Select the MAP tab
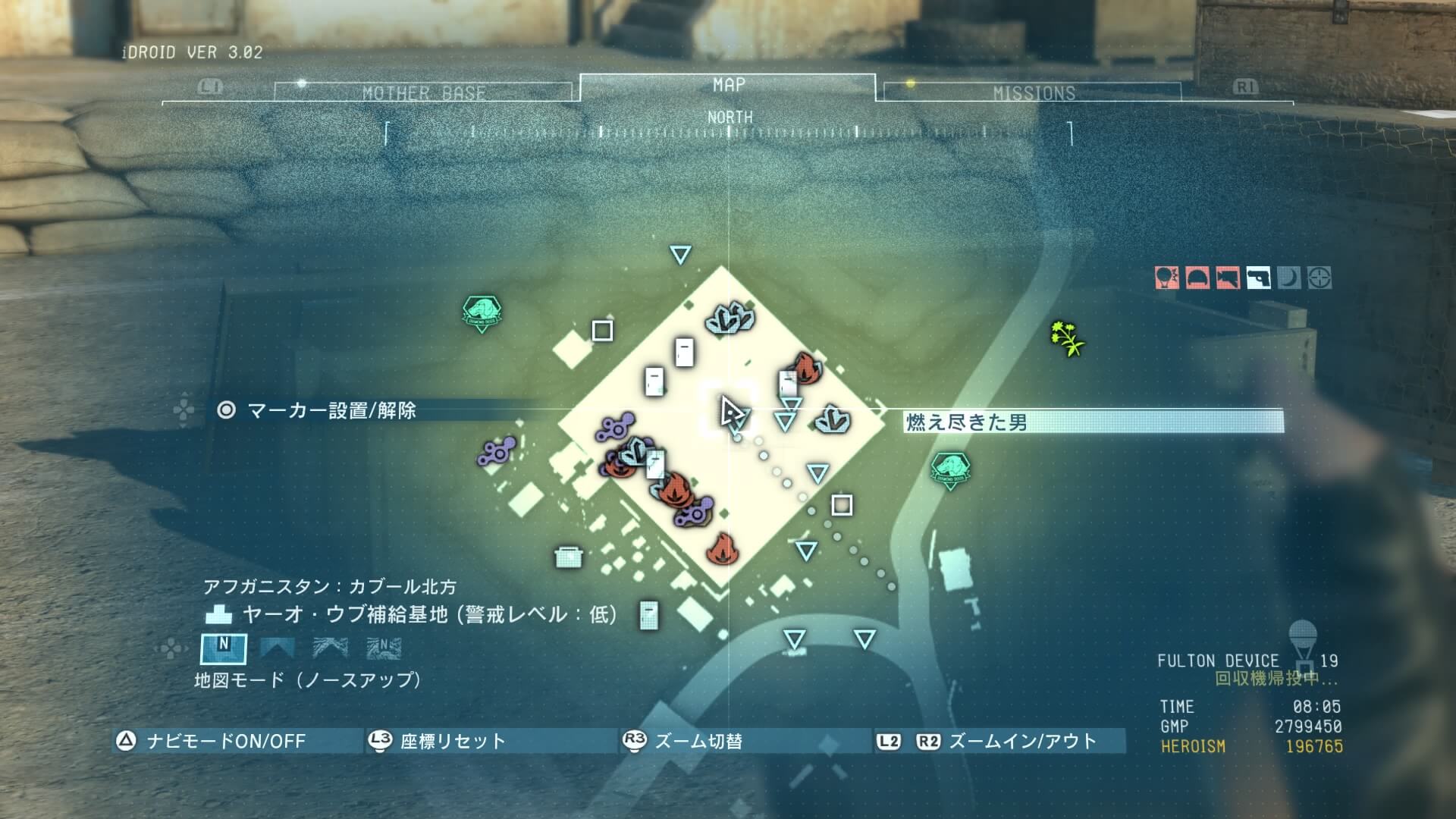1456x819 pixels. 728,86
